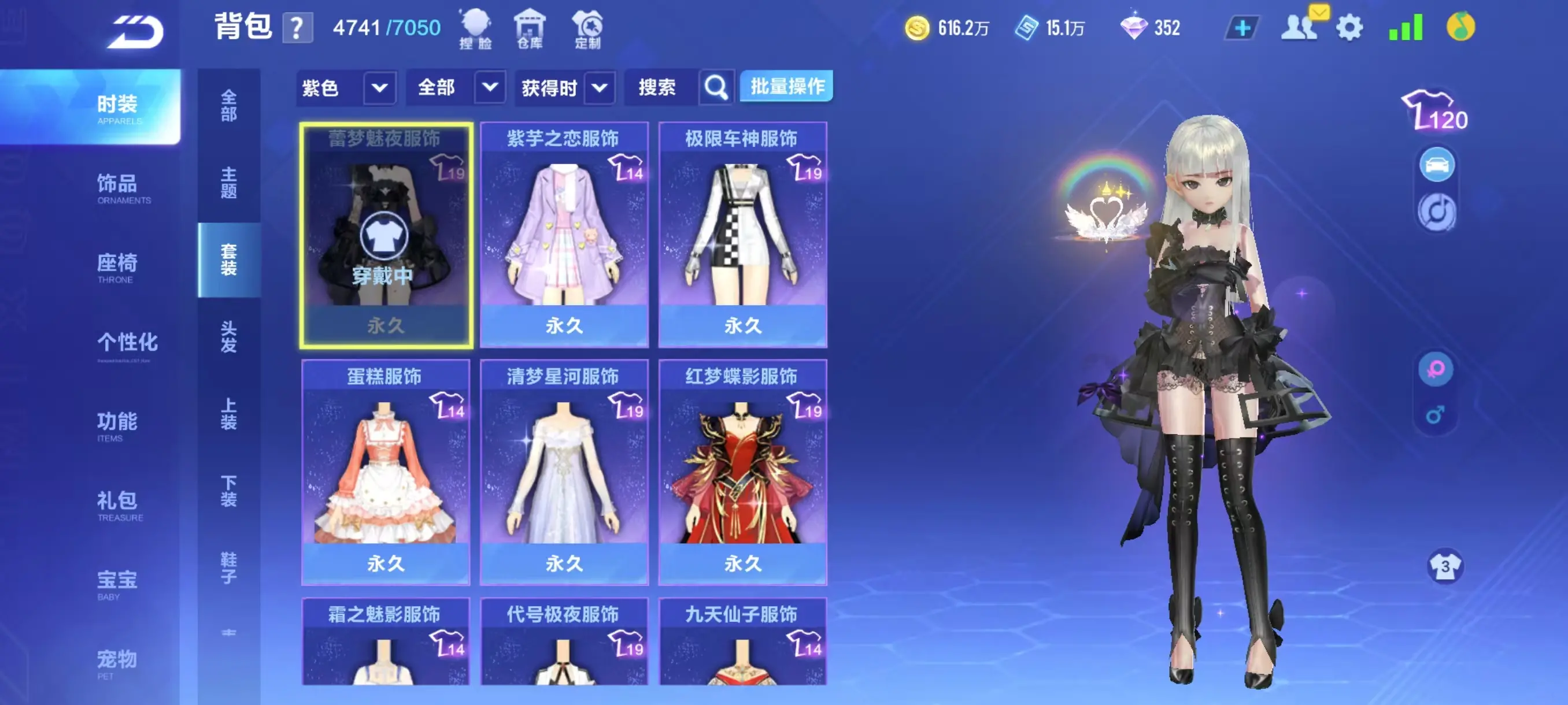Open the 捏脸 face customization tool

pyautogui.click(x=476, y=27)
